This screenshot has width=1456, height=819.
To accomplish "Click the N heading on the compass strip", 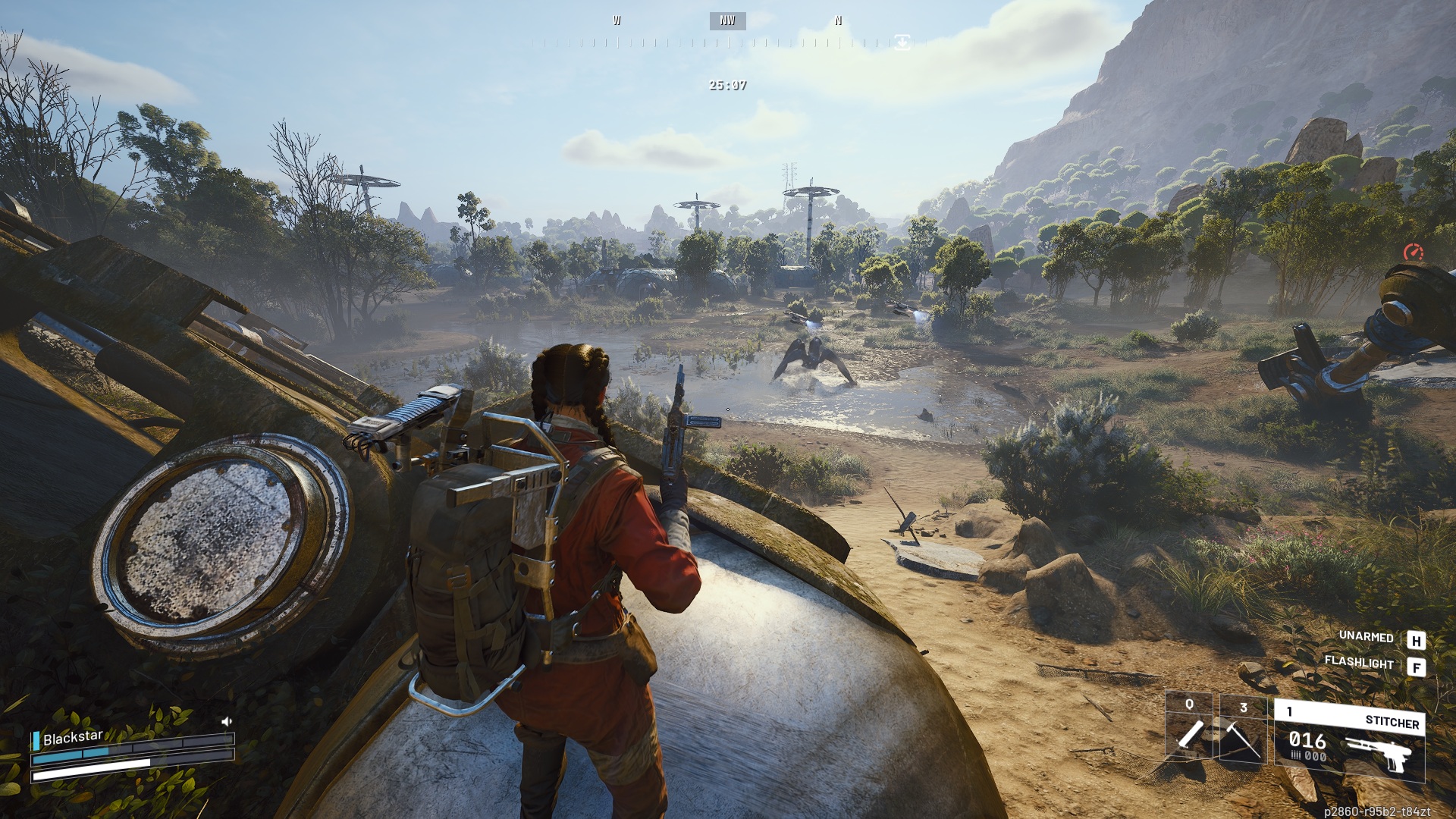I will pyautogui.click(x=837, y=20).
